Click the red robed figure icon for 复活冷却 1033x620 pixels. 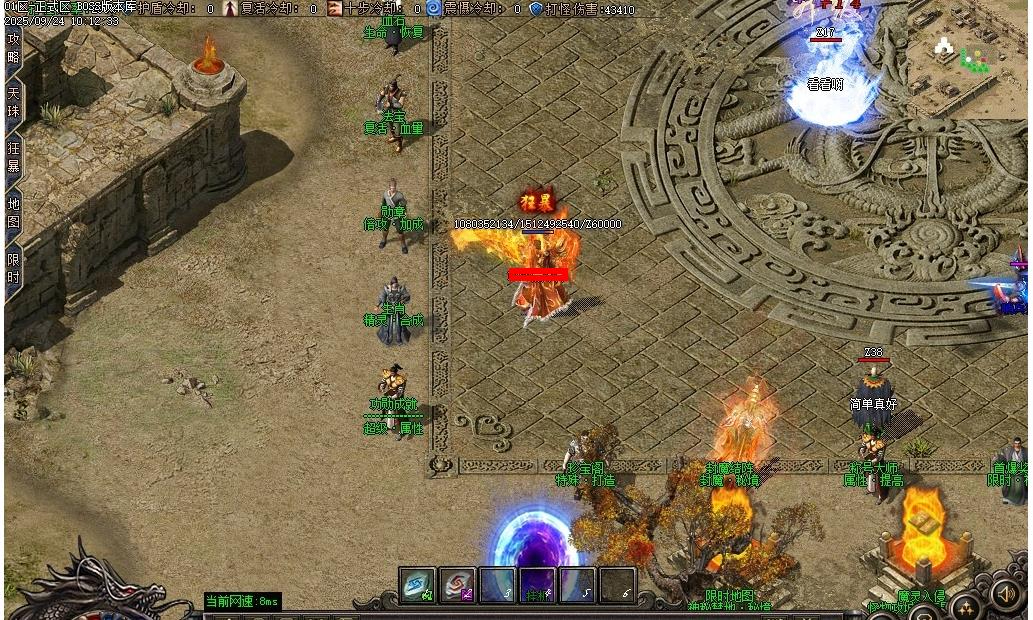[230, 9]
